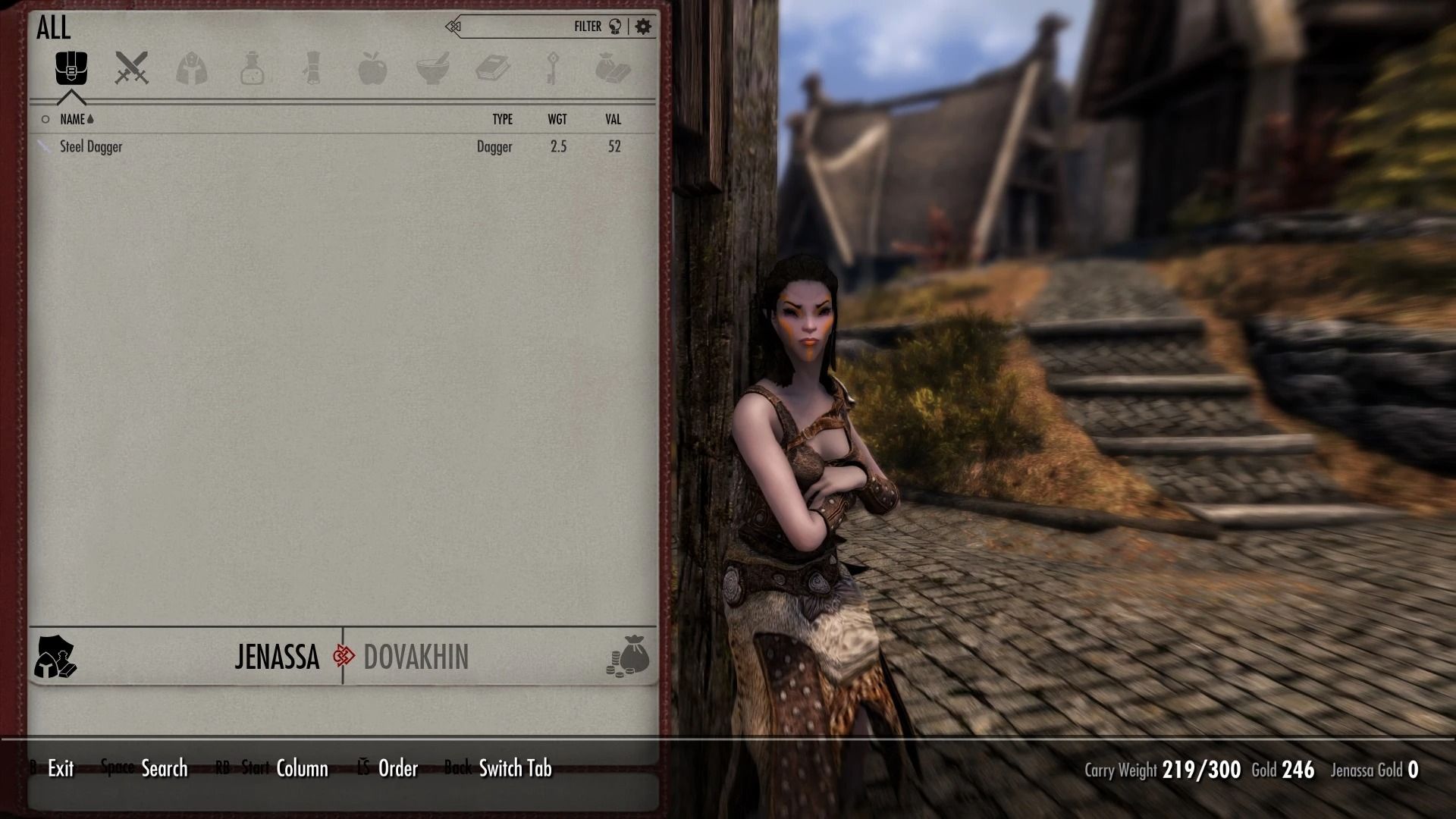Toggle the circle selector beside NAME header
1456x819 pixels.
point(45,119)
